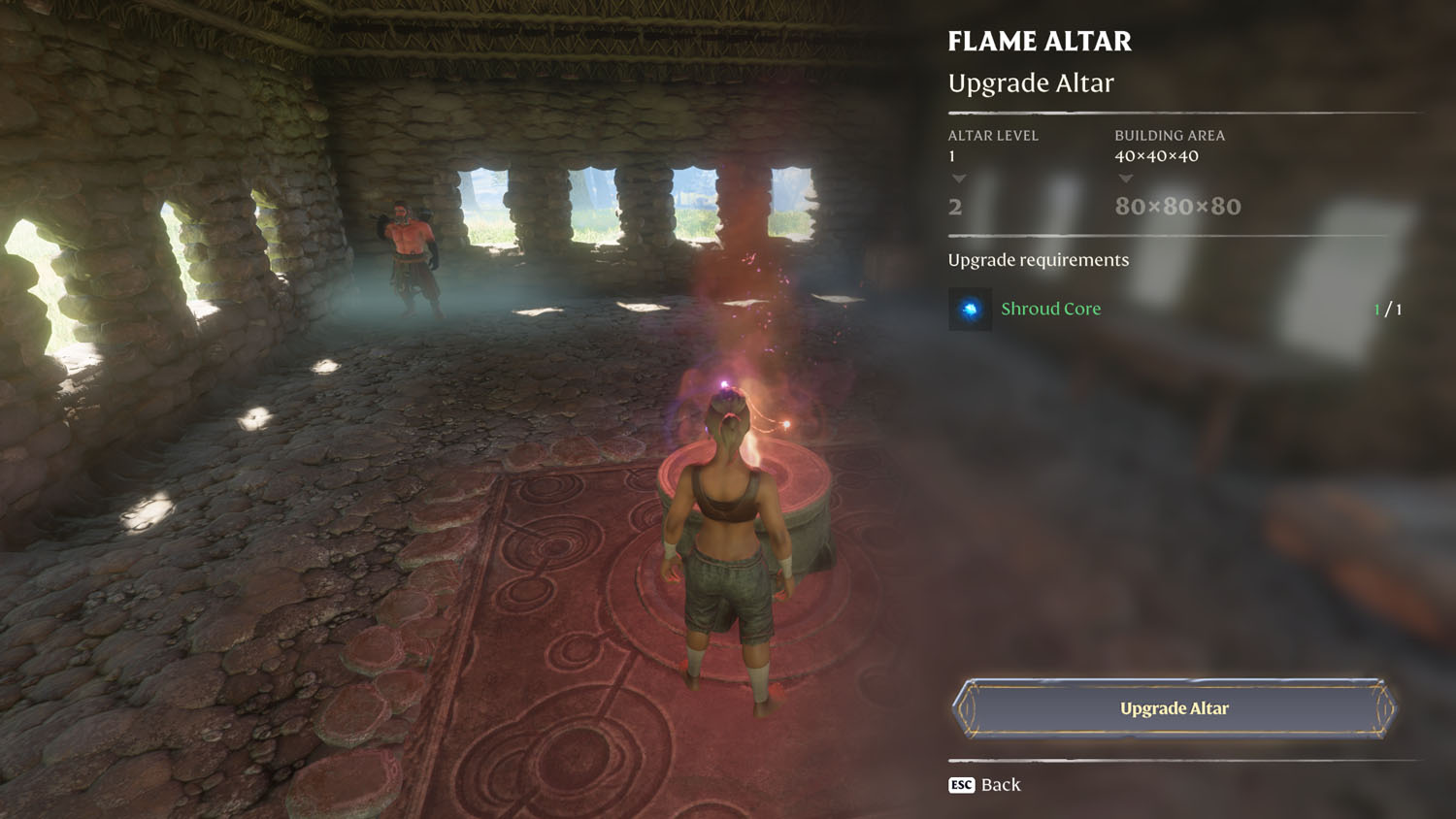The width and height of the screenshot is (1456, 819).
Task: Click the green 1 in the requirement counter
Action: 1378,309
